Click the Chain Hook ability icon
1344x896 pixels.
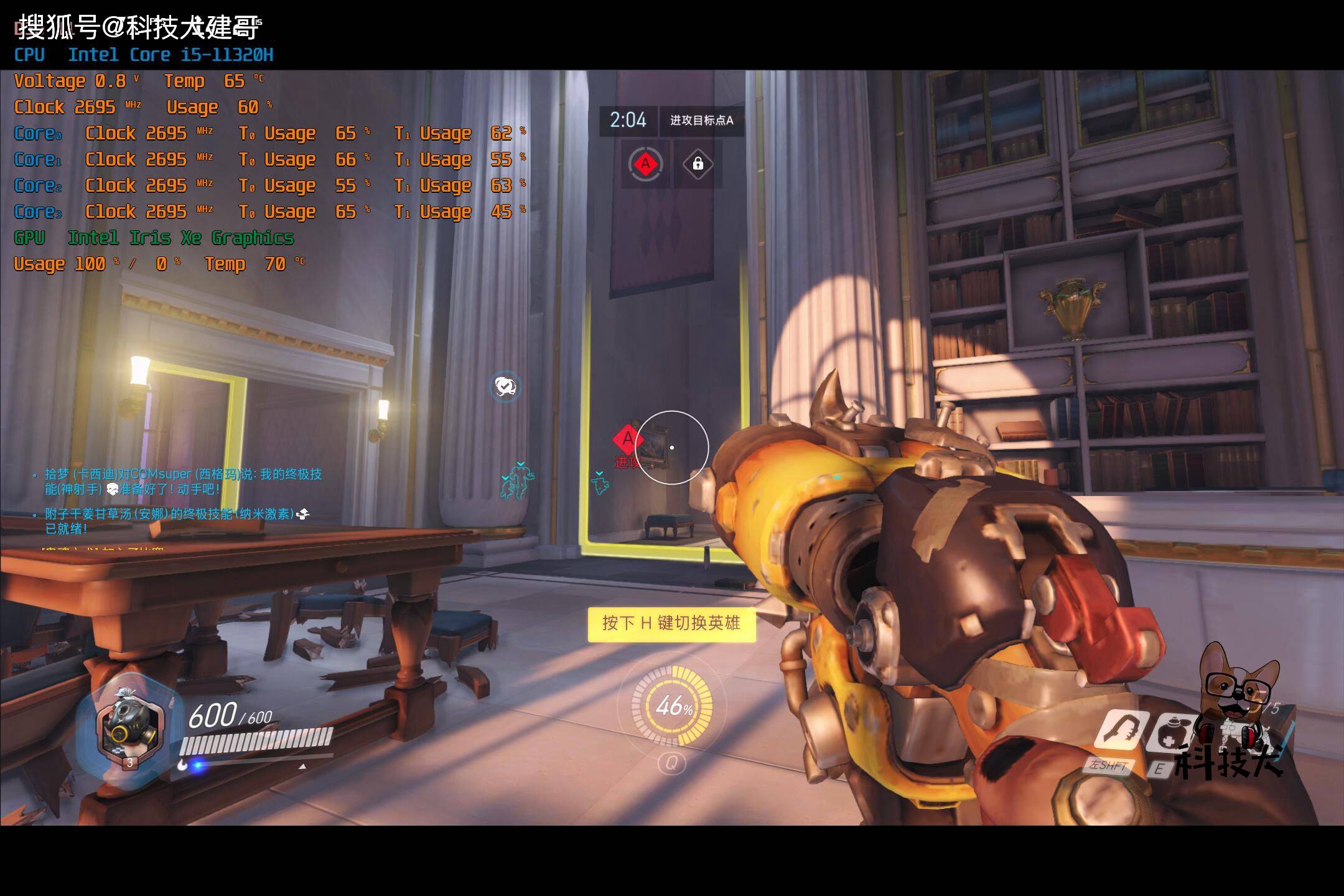click(x=1119, y=732)
